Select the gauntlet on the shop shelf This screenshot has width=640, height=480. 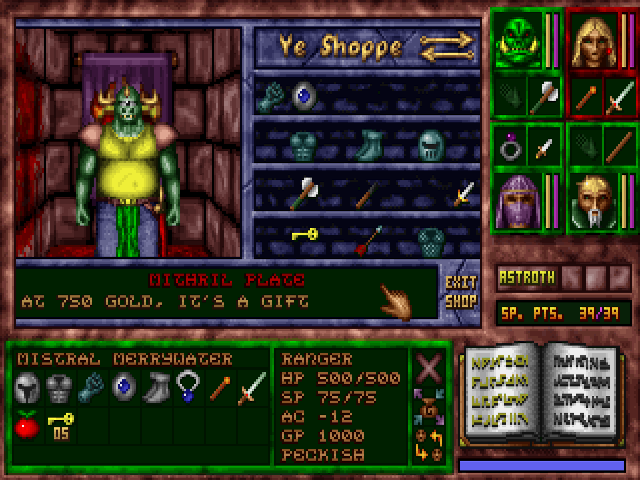[272, 96]
